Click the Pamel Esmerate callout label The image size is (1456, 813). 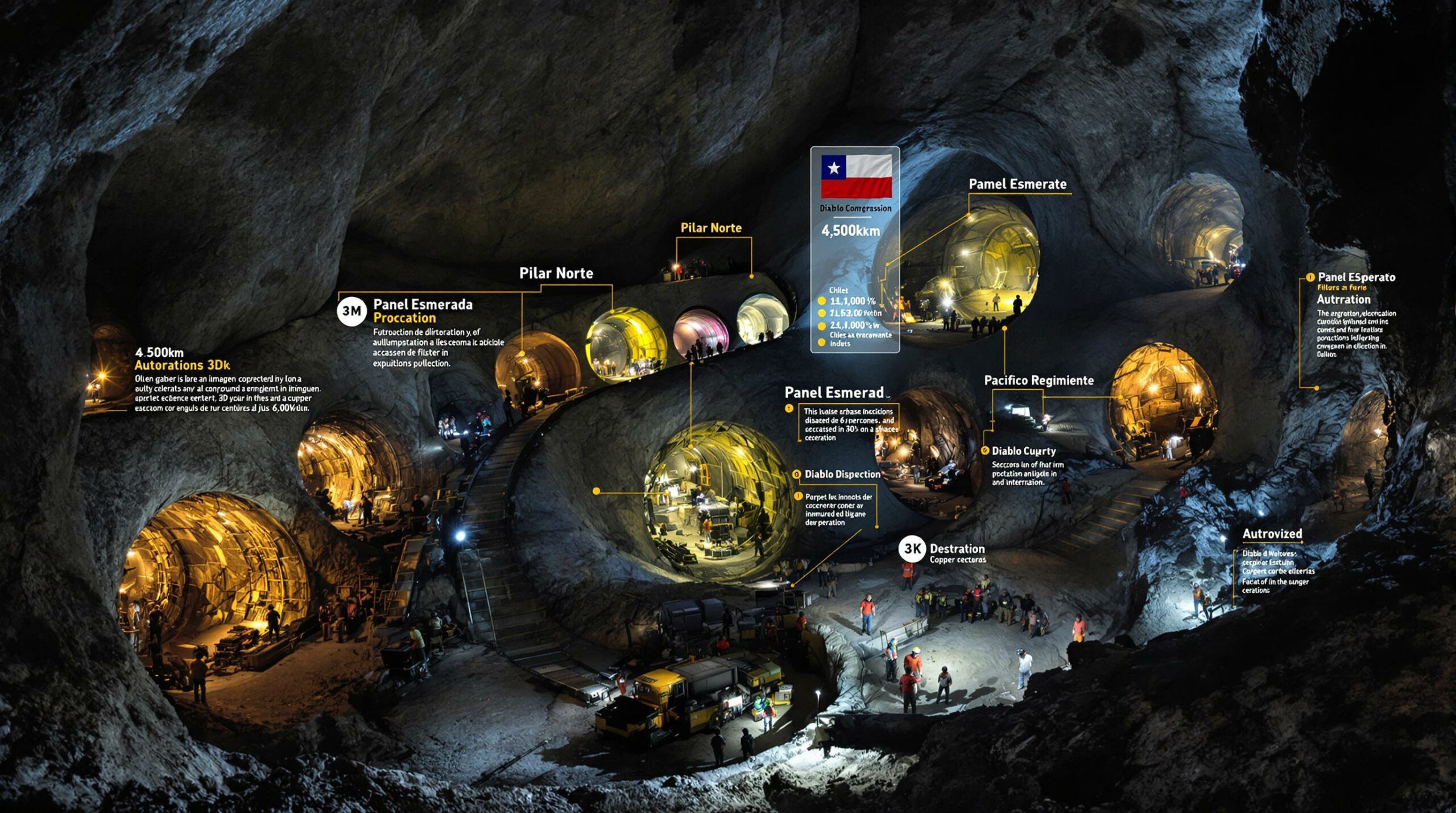(1017, 184)
